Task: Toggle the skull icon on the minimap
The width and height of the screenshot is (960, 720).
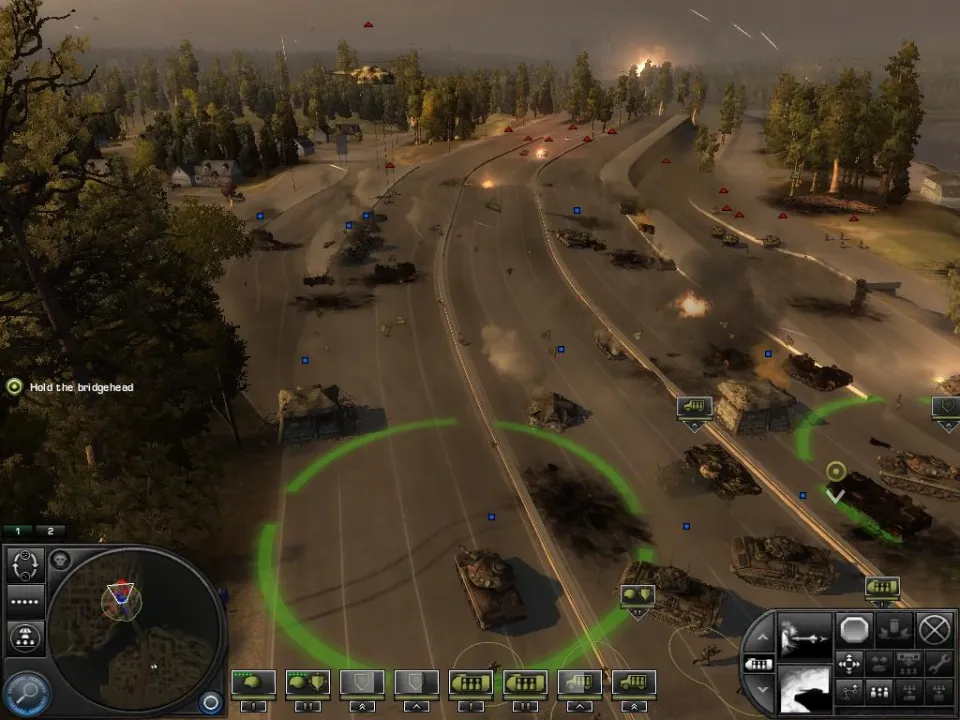Action: [60, 560]
